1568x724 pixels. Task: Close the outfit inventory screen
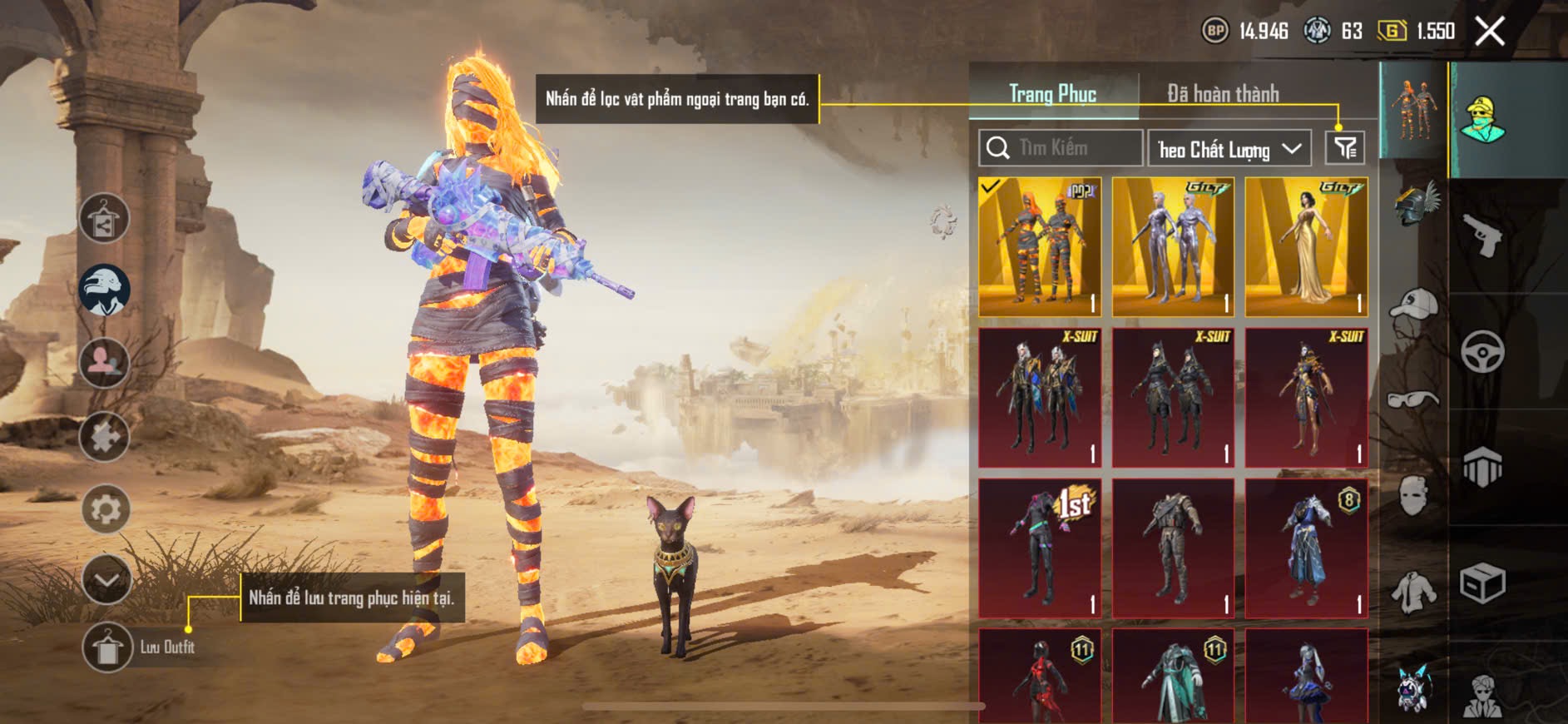[1490, 32]
